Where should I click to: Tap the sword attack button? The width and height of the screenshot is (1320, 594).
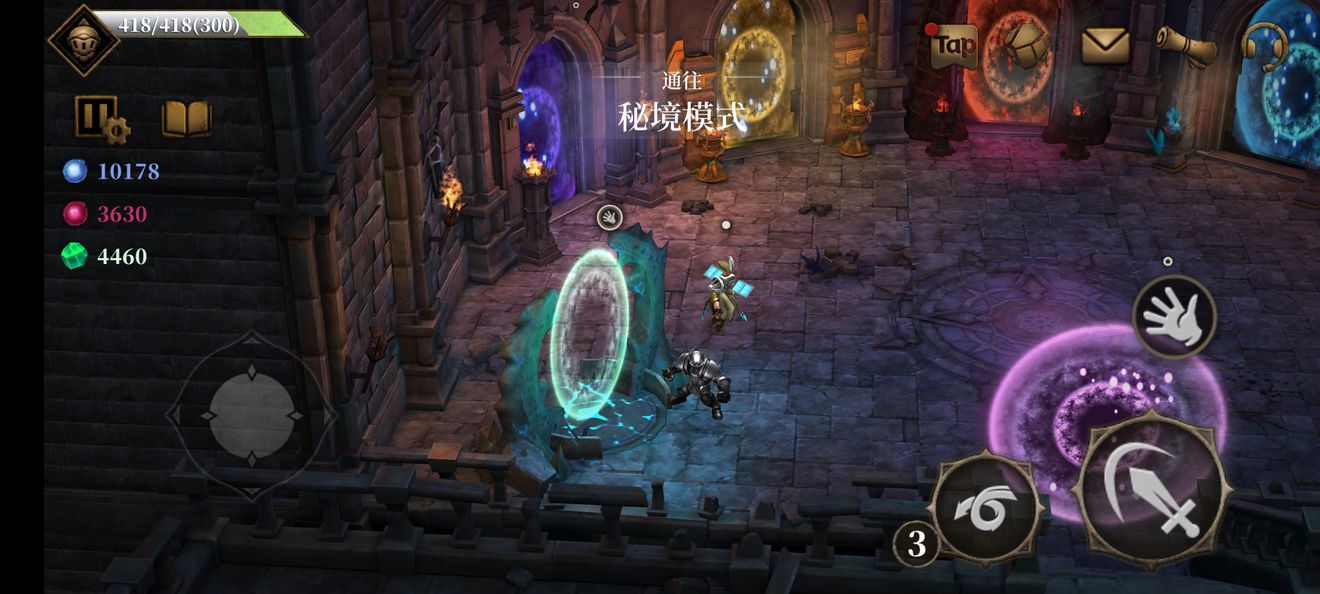click(1152, 490)
